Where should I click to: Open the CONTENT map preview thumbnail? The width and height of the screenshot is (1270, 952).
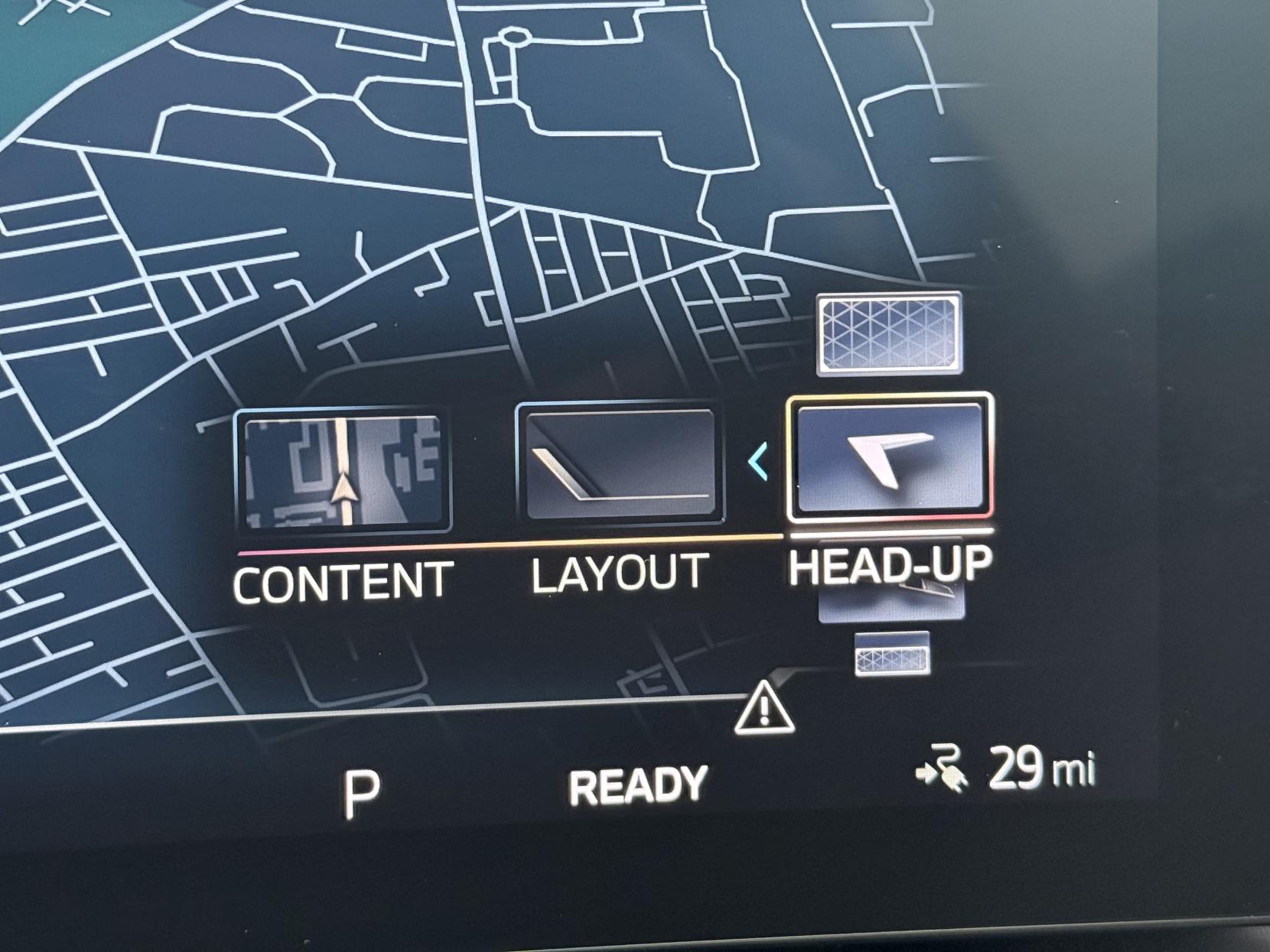coord(342,467)
